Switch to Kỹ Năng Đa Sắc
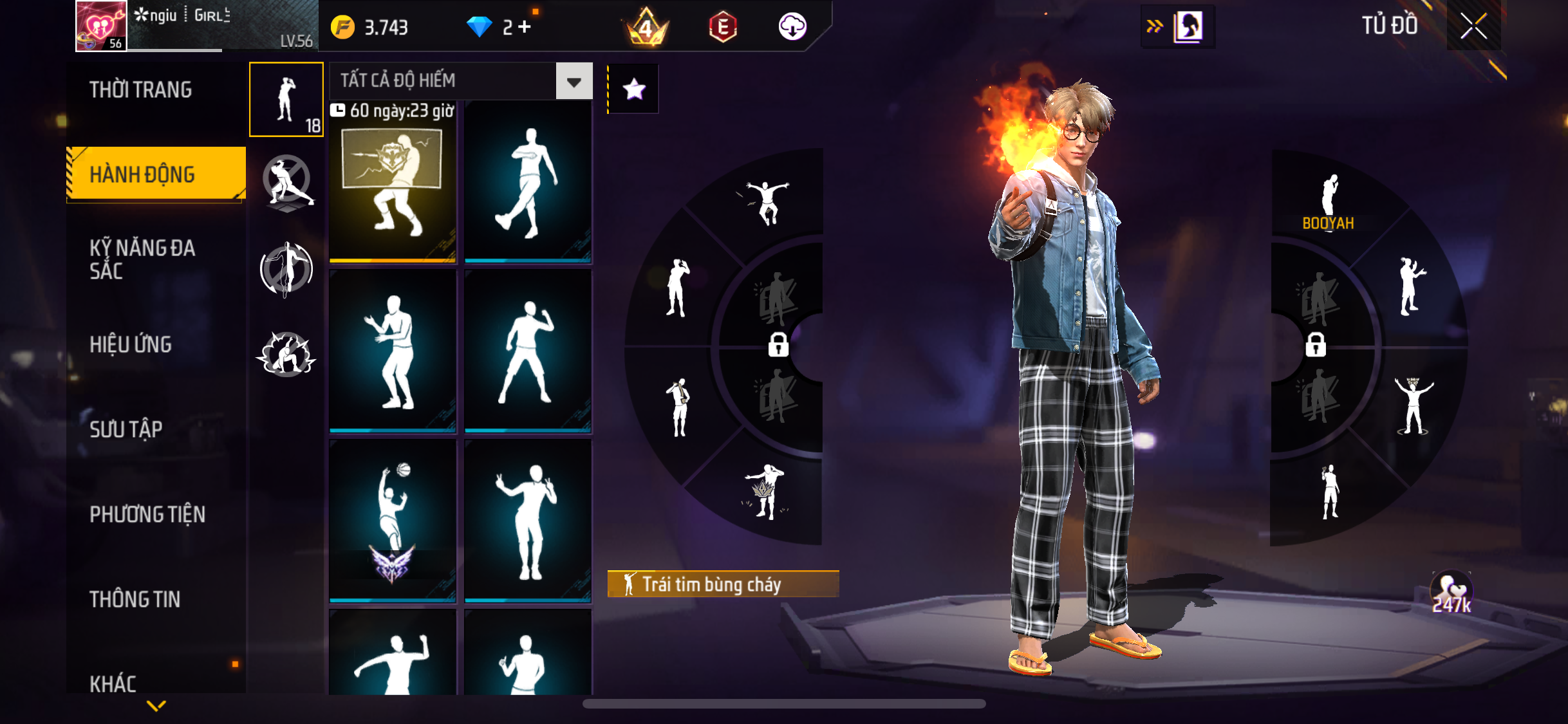Image resolution: width=1568 pixels, height=724 pixels. [142, 259]
